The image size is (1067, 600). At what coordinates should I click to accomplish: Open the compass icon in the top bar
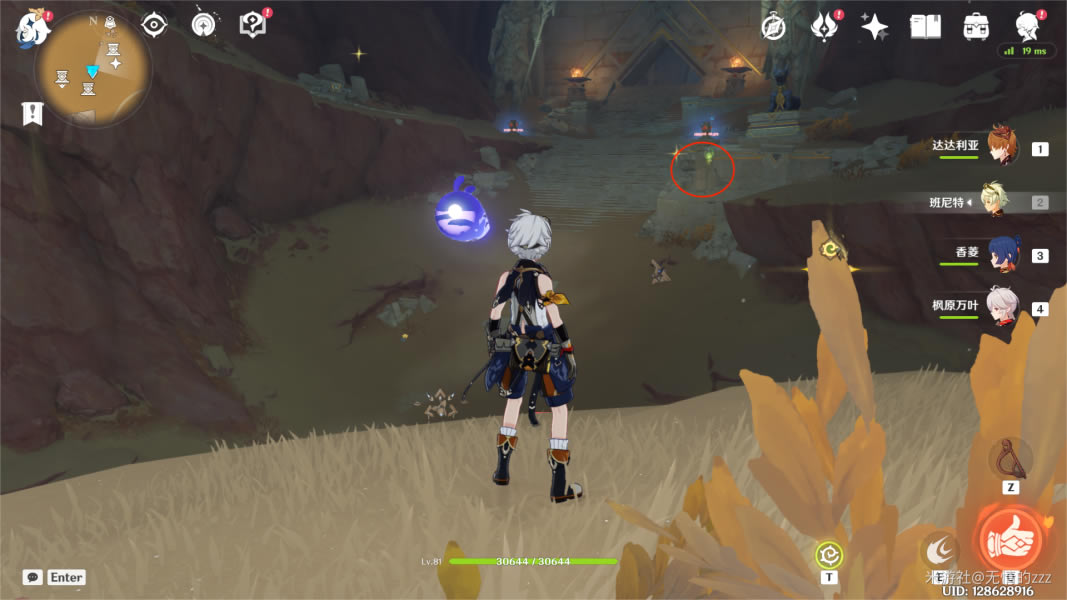pos(773,27)
